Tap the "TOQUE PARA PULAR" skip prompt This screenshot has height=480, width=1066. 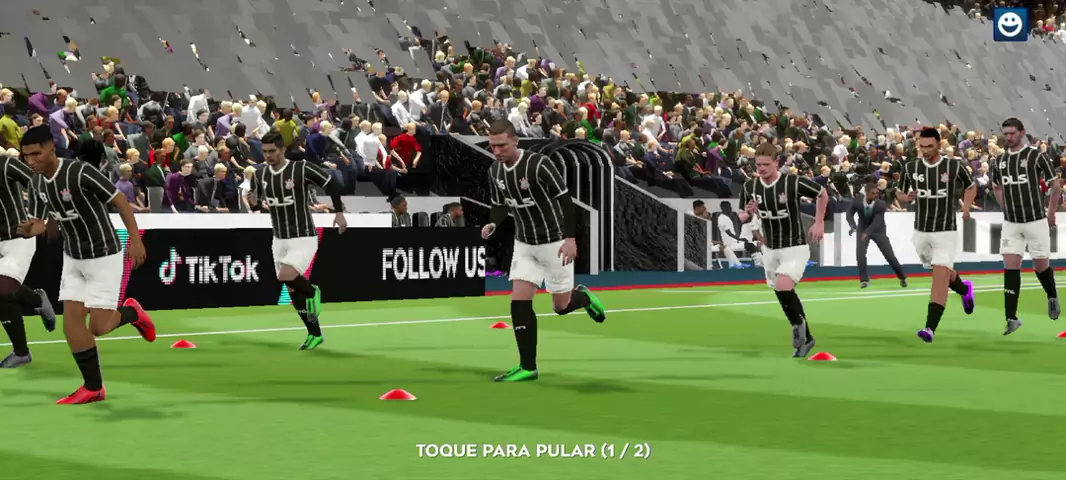coord(533,451)
